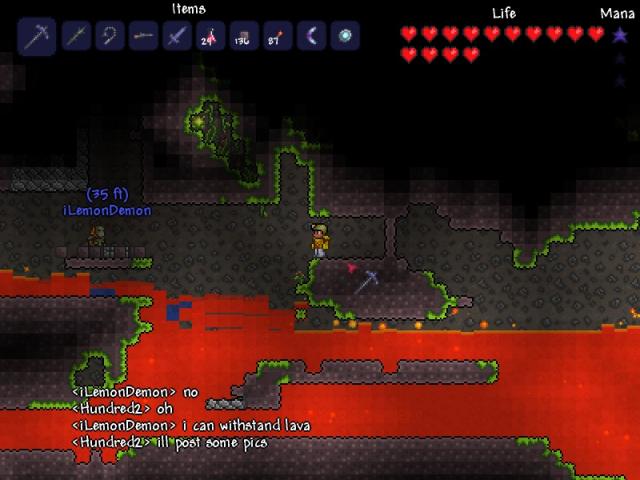Select the glowing orb slot
Image resolution: width=640 pixels, height=480 pixels.
tap(346, 37)
